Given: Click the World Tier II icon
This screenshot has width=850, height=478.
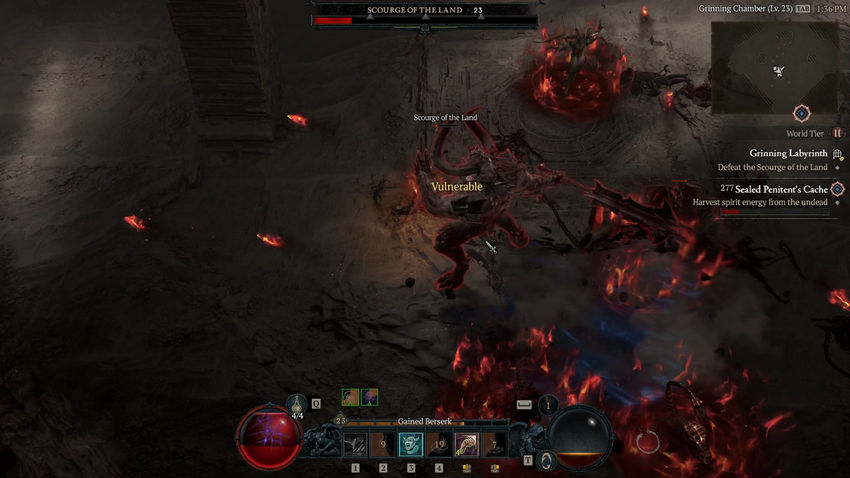Looking at the screenshot, I should tap(837, 133).
